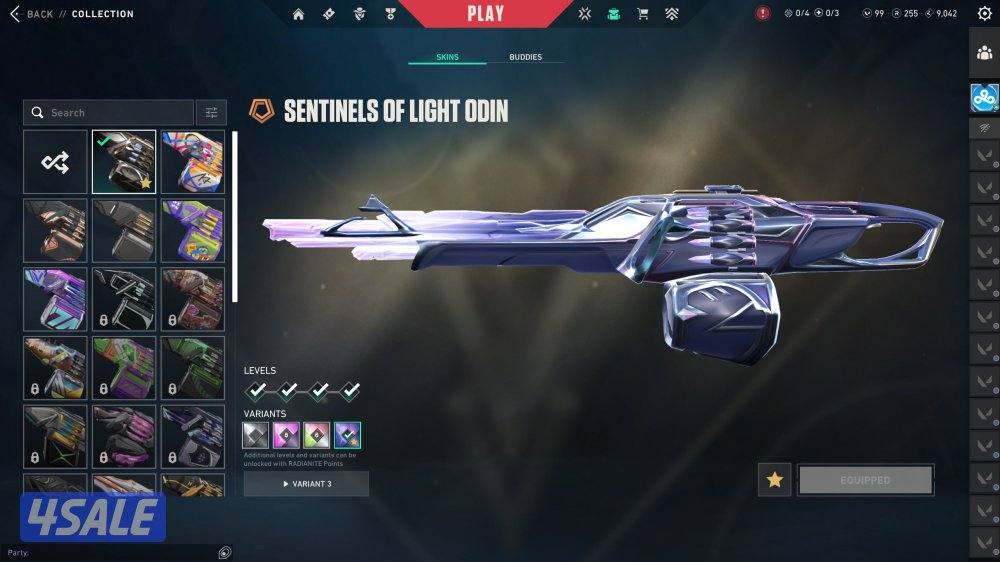
Task: Open the settings gear icon
Action: (x=984, y=14)
